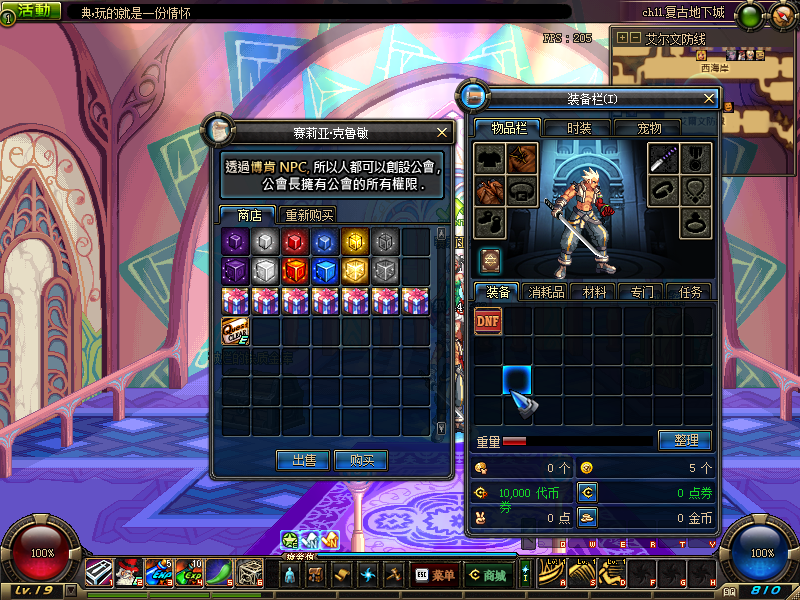Close the 装备栏 equipment window

point(709,98)
